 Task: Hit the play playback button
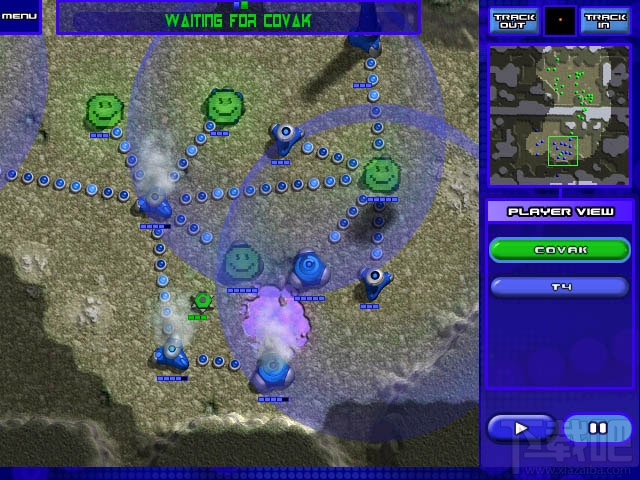tap(521, 428)
